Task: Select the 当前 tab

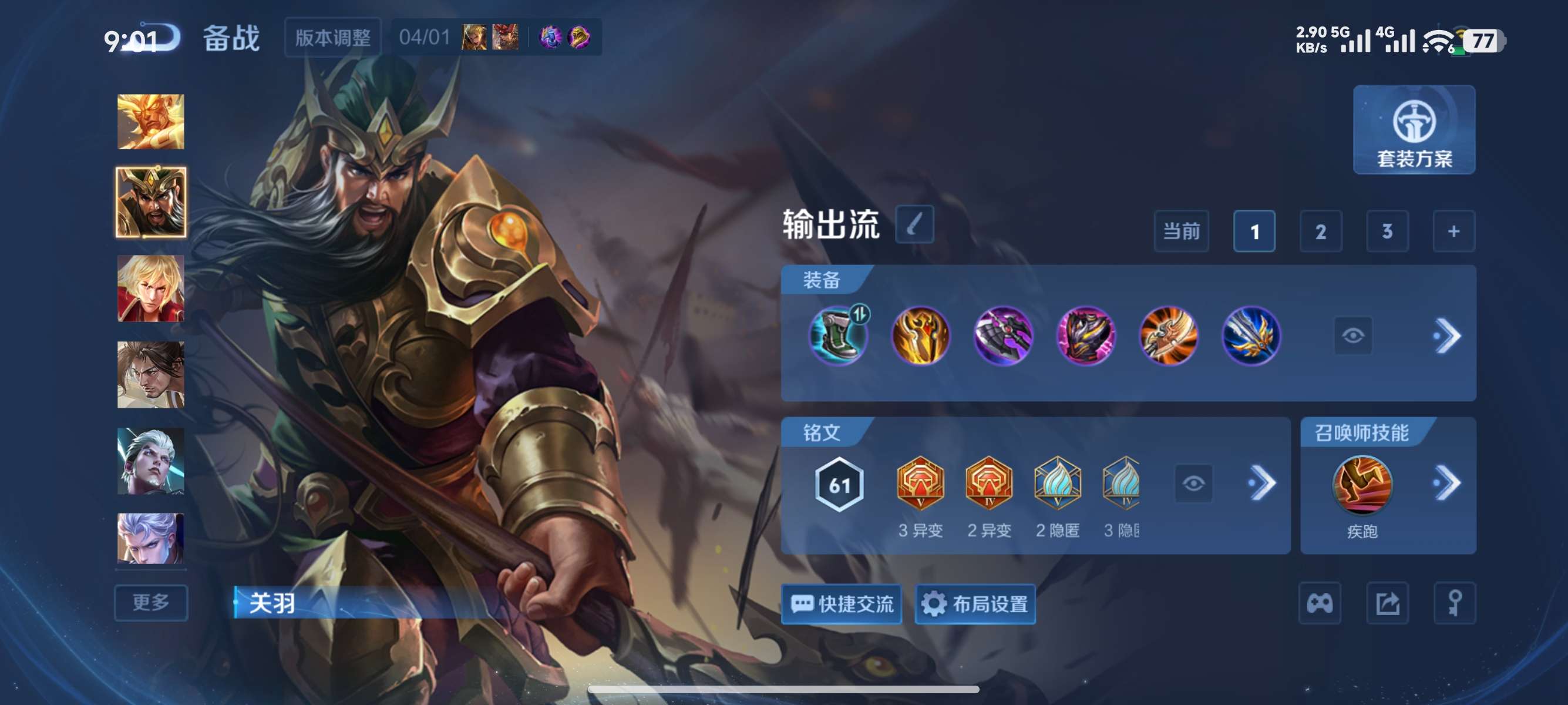Action: 1181,231
